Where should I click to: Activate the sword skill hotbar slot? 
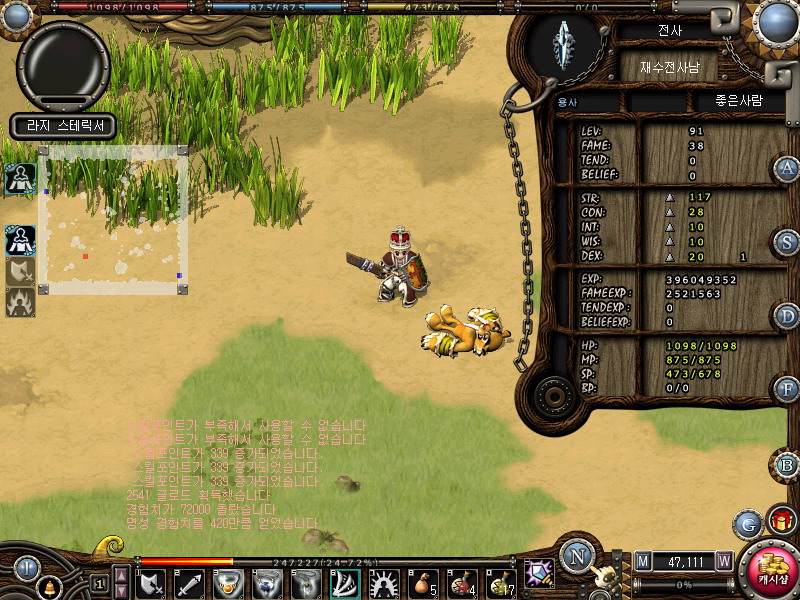point(190,583)
